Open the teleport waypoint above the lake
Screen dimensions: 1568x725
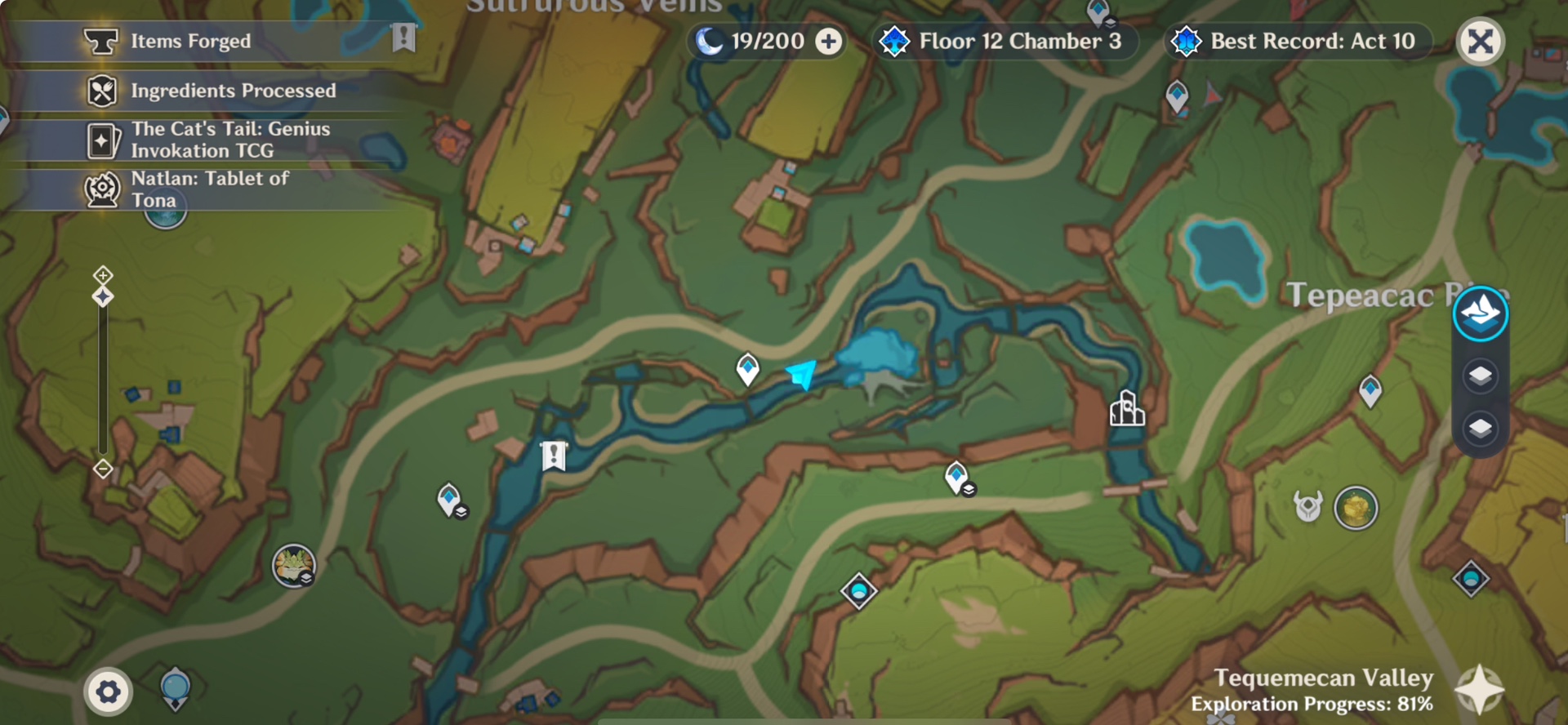coord(746,368)
